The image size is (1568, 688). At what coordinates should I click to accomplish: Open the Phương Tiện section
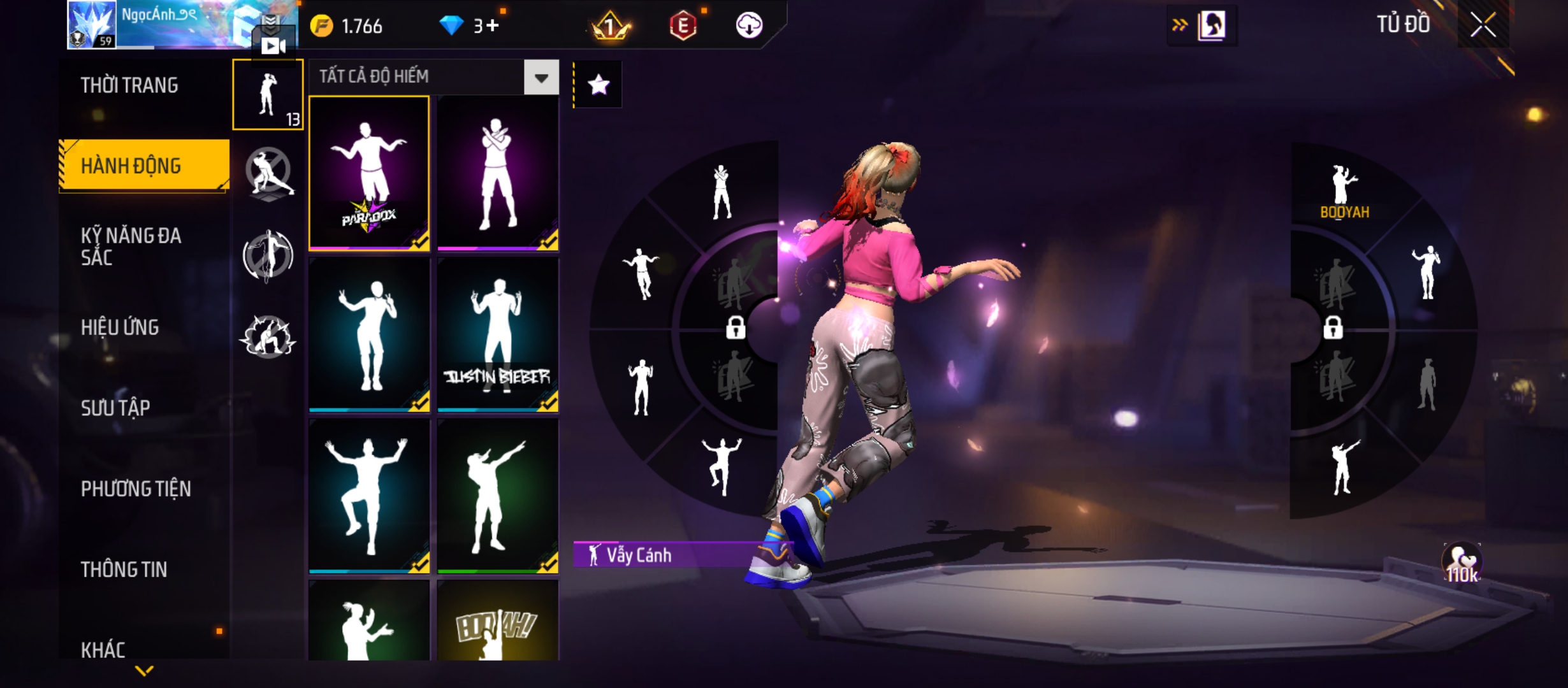point(136,489)
